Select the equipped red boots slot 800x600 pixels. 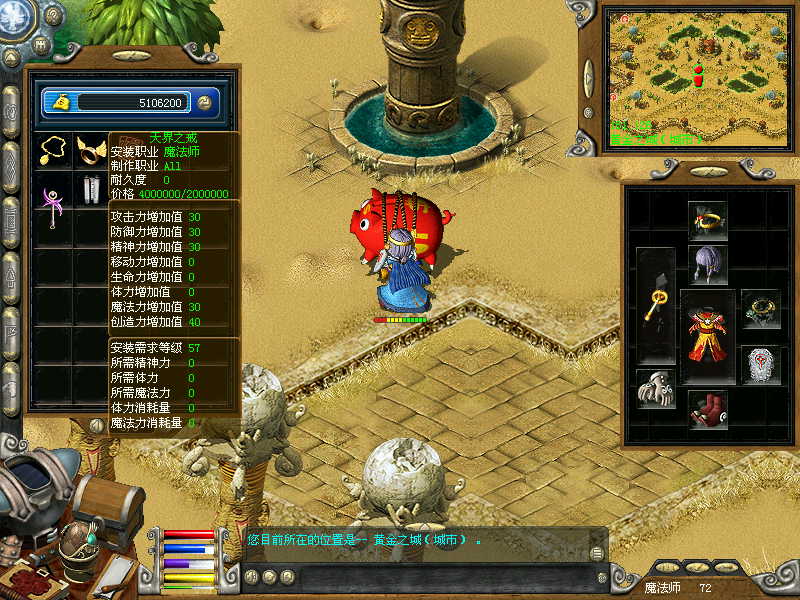coord(708,410)
